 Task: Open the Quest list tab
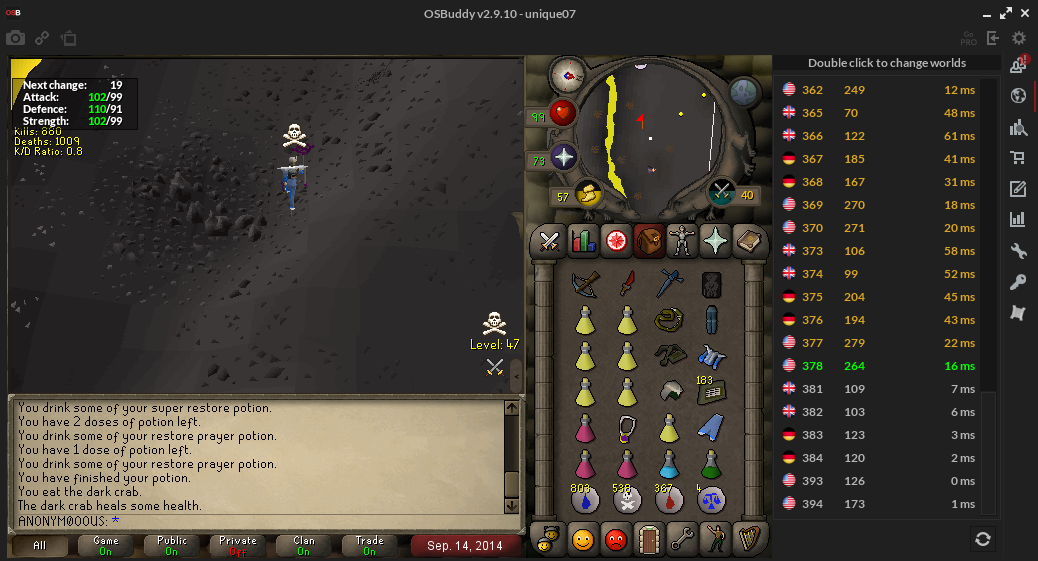(x=615, y=240)
